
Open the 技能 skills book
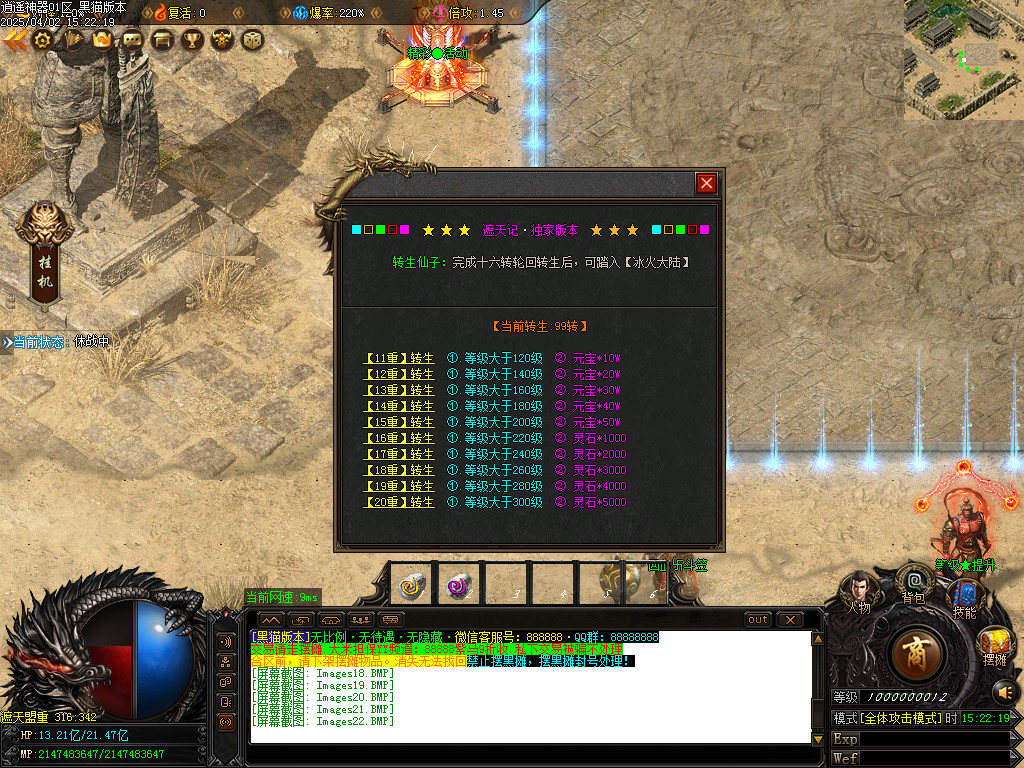click(964, 598)
